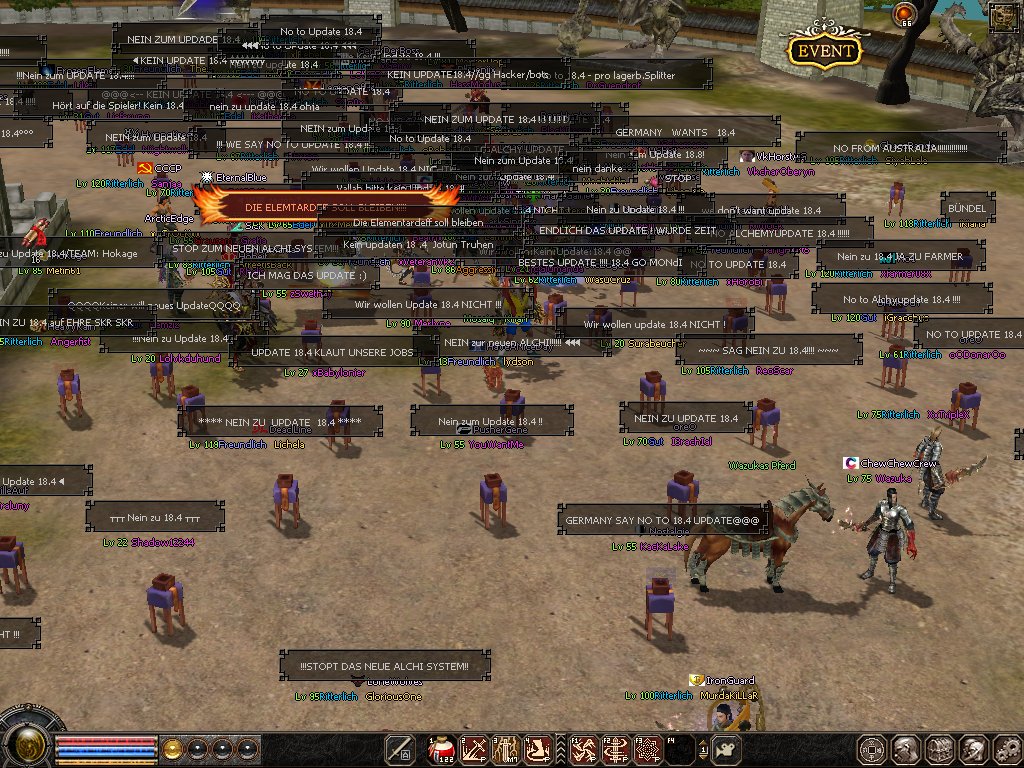Screen dimensions: 1024x768
Task: Activate the skill in quickslot 4
Action: (x=539, y=749)
